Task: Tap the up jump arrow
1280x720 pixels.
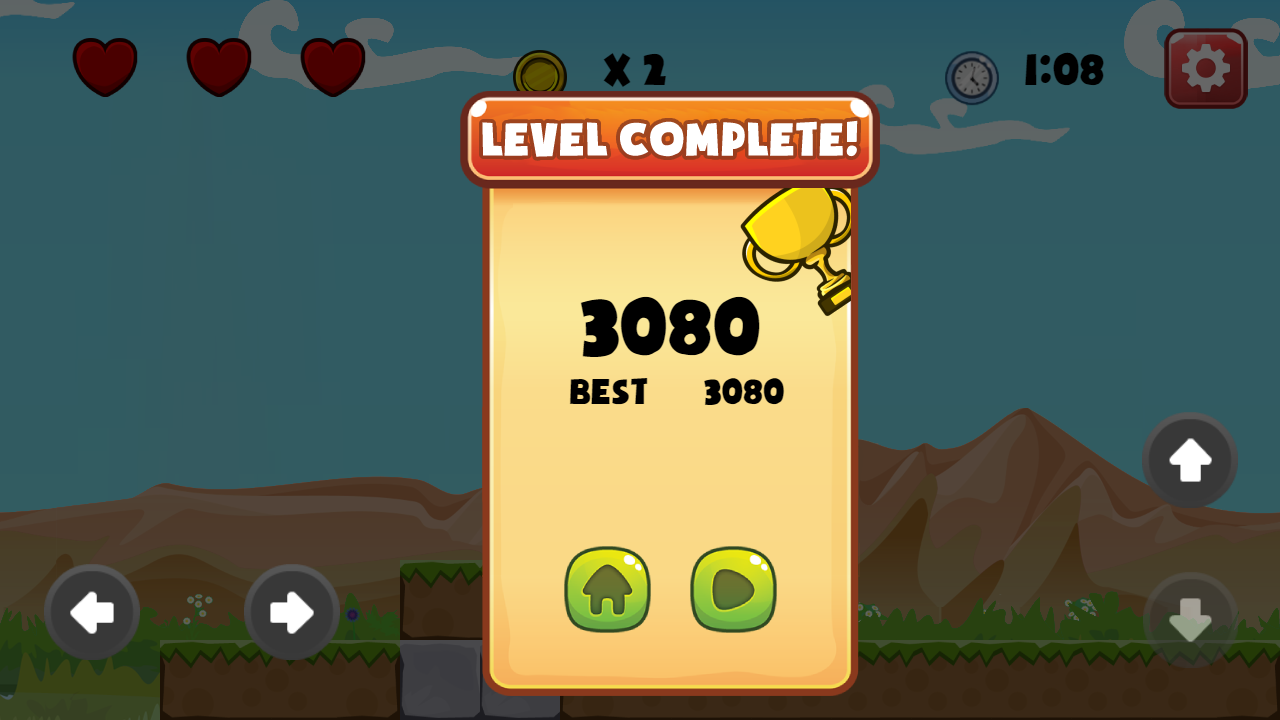Action: click(x=1189, y=461)
